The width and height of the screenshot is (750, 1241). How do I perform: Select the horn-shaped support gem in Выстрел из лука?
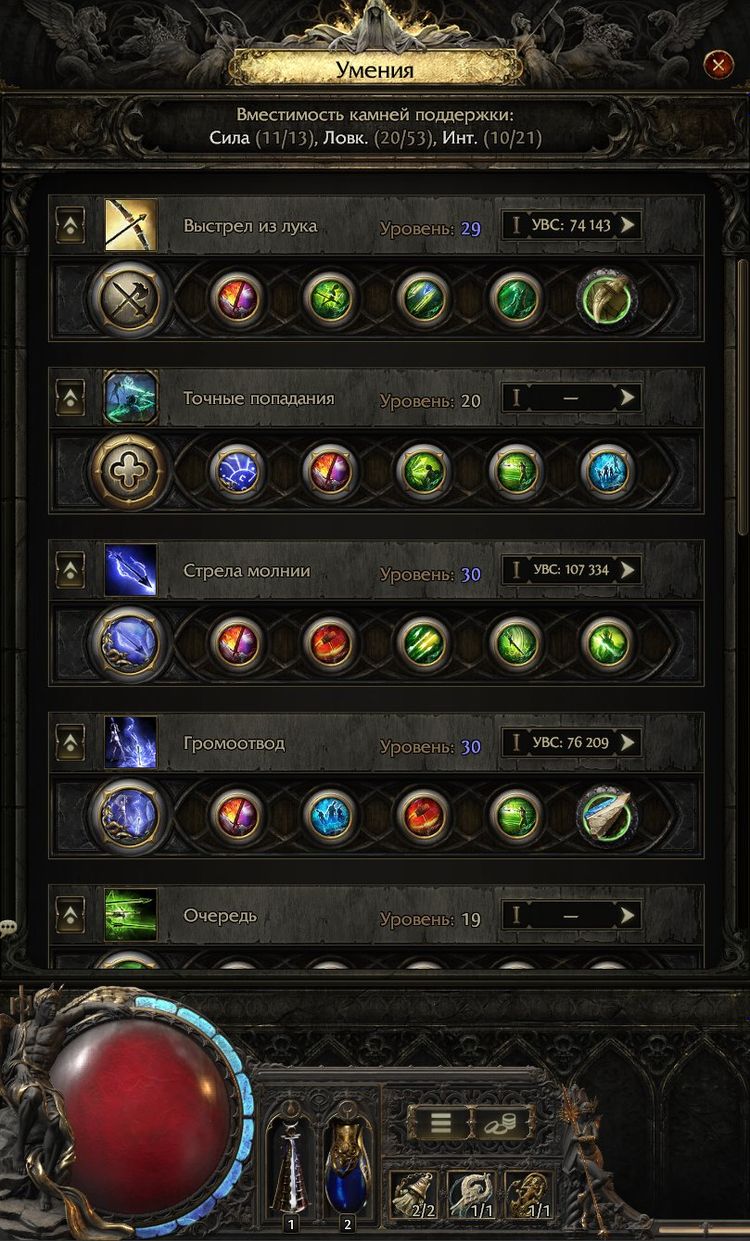(x=608, y=298)
